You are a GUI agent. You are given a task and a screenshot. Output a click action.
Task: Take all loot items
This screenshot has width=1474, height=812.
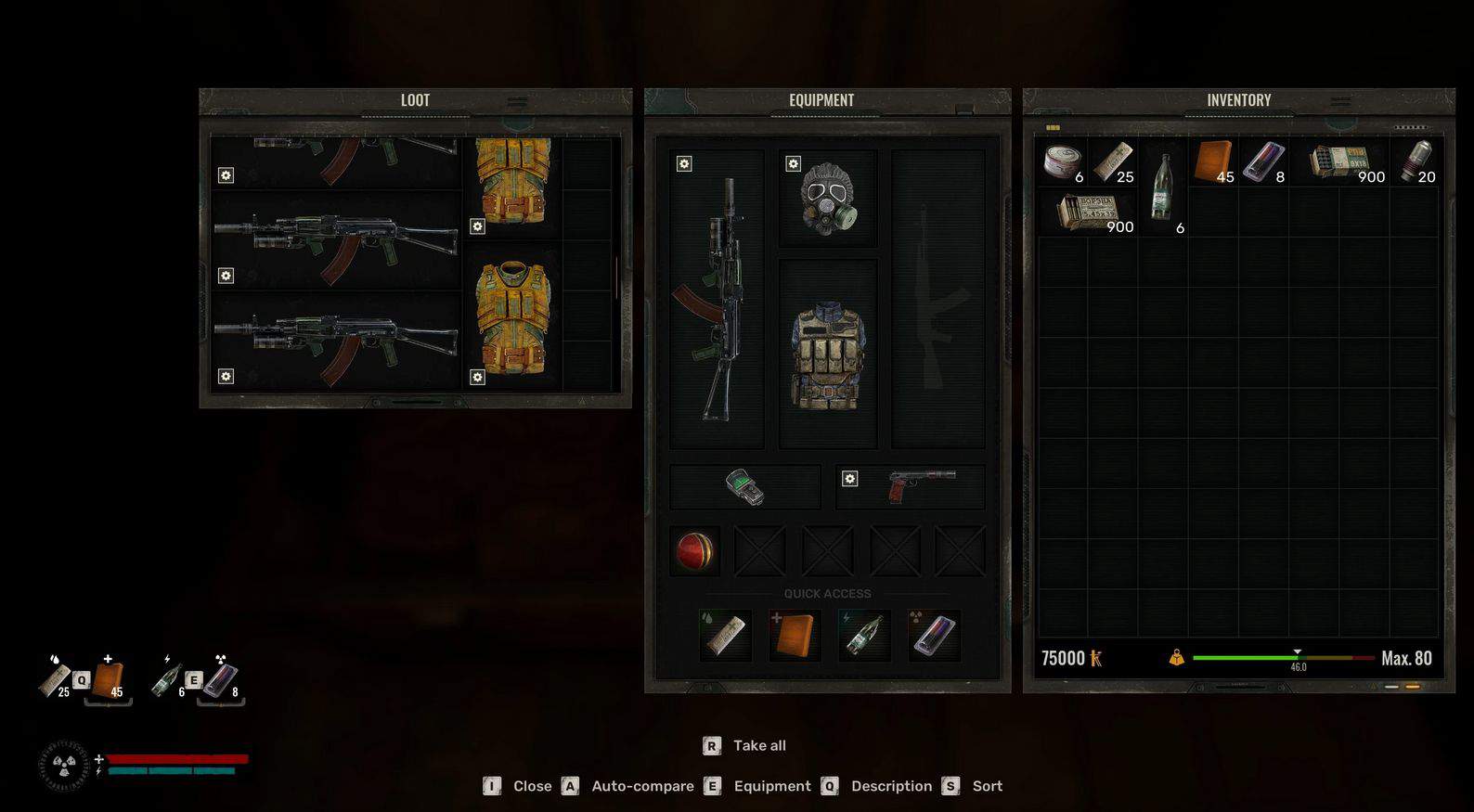click(x=758, y=745)
